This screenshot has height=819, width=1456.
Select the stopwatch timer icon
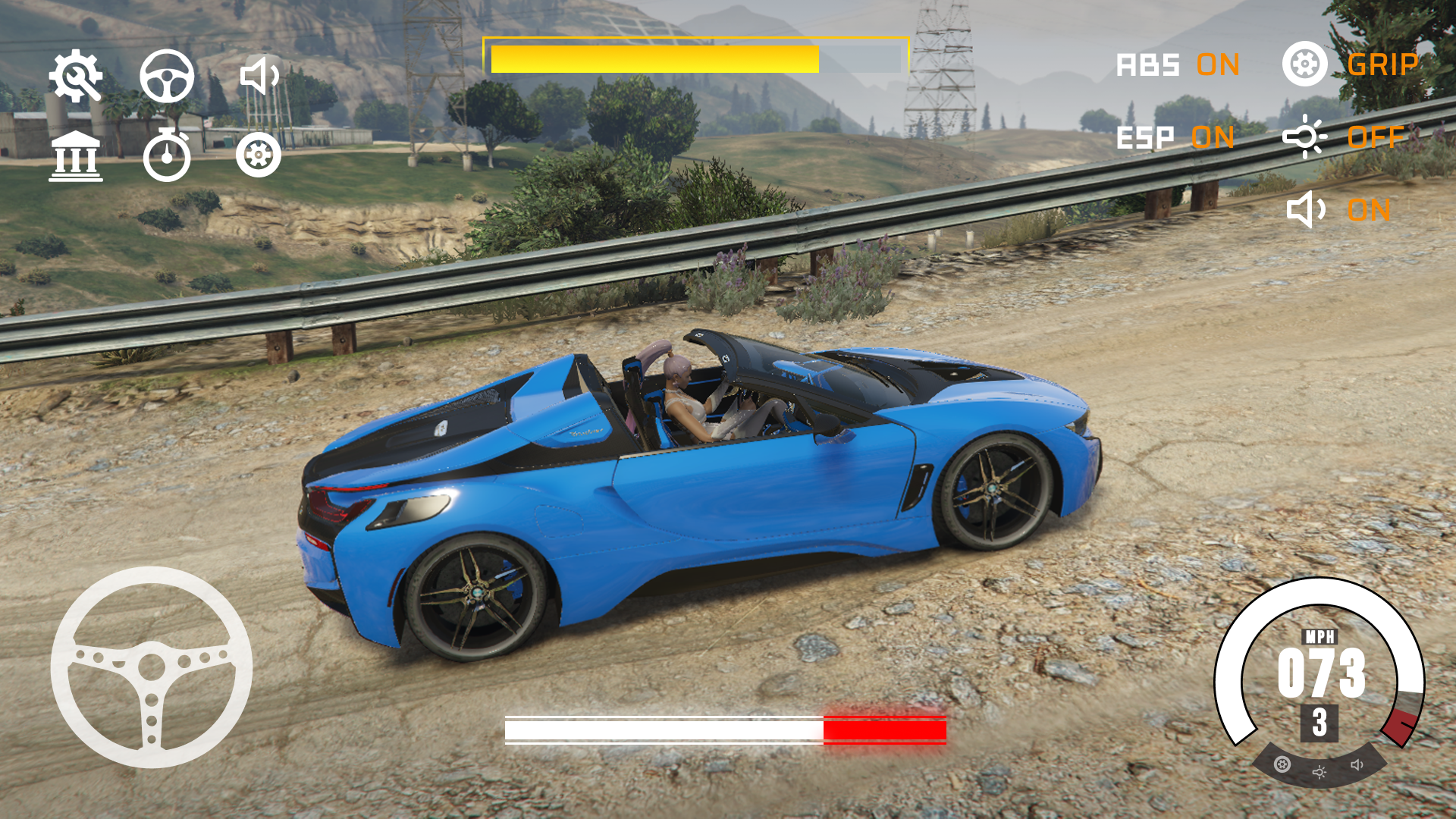click(x=167, y=156)
